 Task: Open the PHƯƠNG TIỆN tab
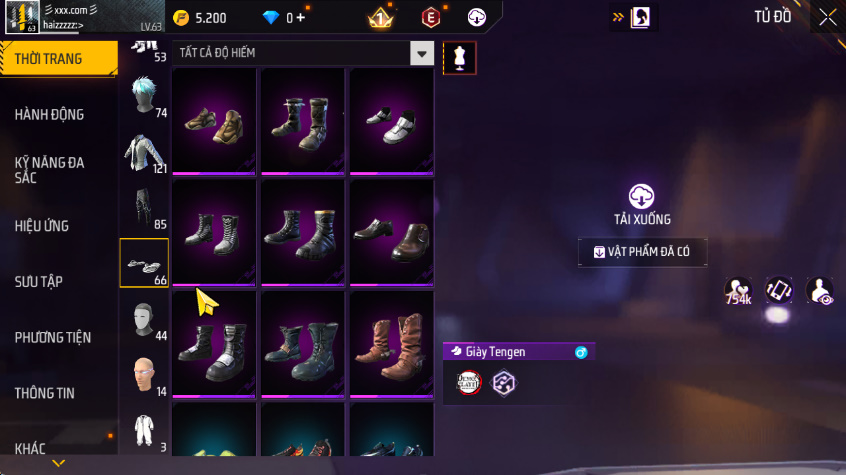coord(52,337)
